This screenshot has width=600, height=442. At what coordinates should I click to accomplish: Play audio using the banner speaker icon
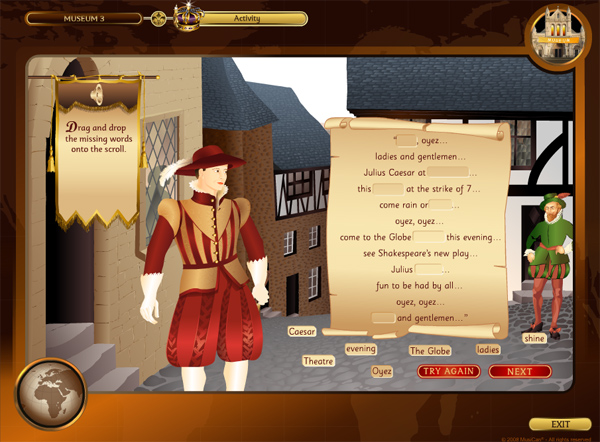pyautogui.click(x=97, y=94)
